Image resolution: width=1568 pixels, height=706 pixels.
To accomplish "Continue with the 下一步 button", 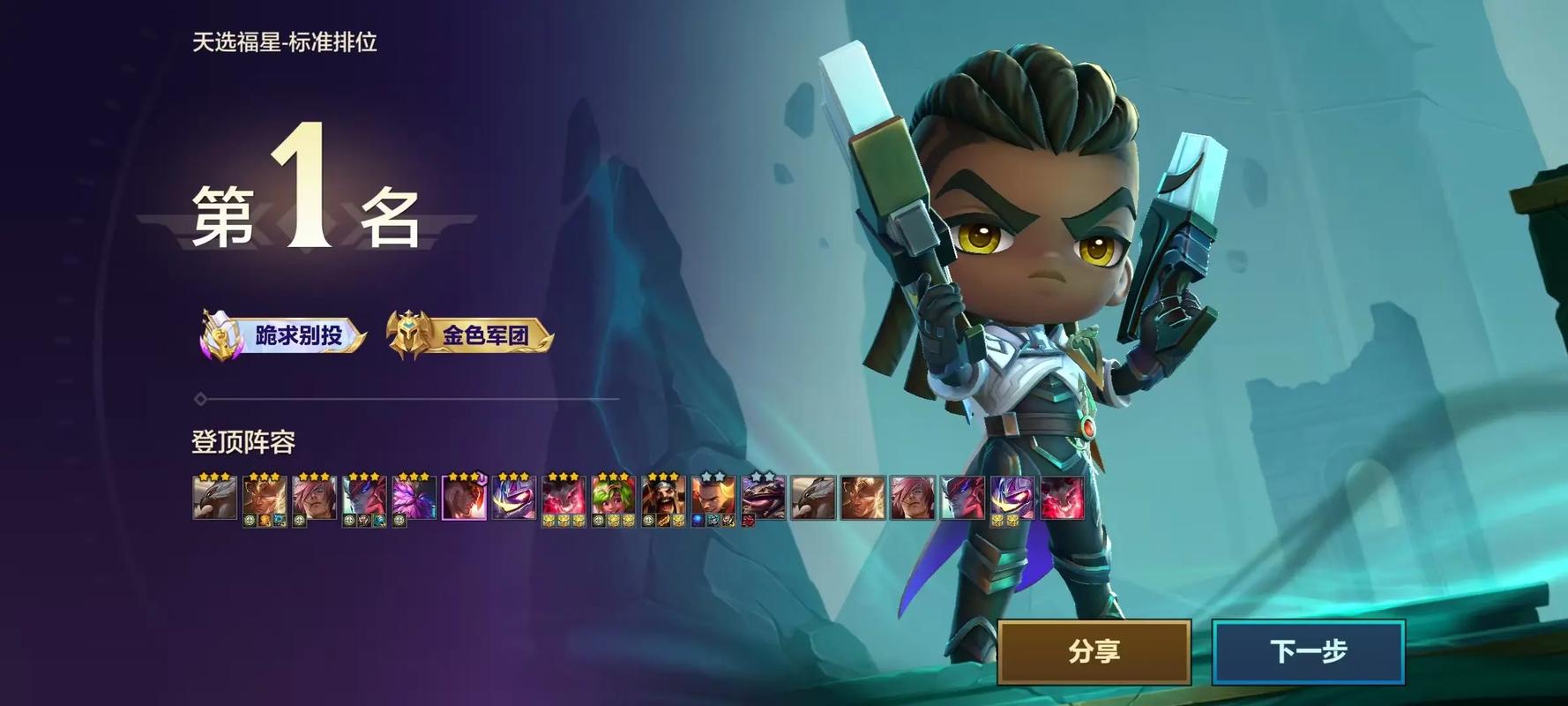I will 1308,651.
